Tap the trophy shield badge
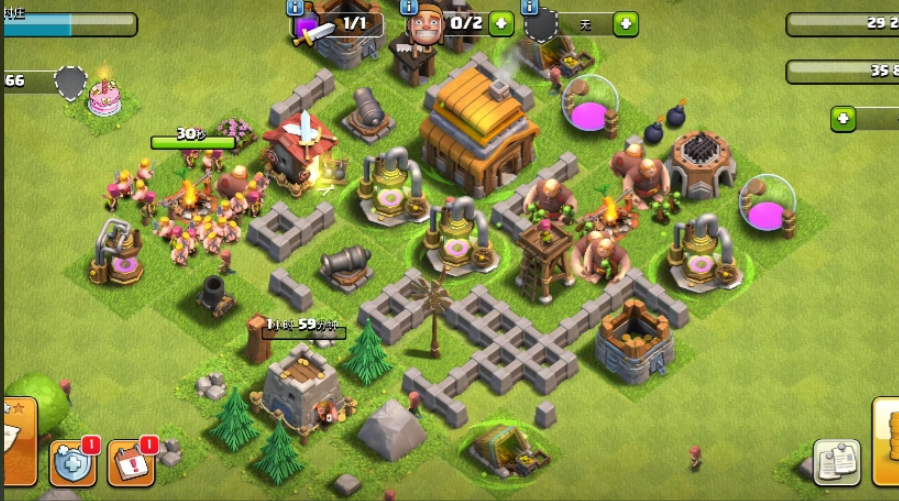Viewport: 899px width, 501px height. [70, 82]
